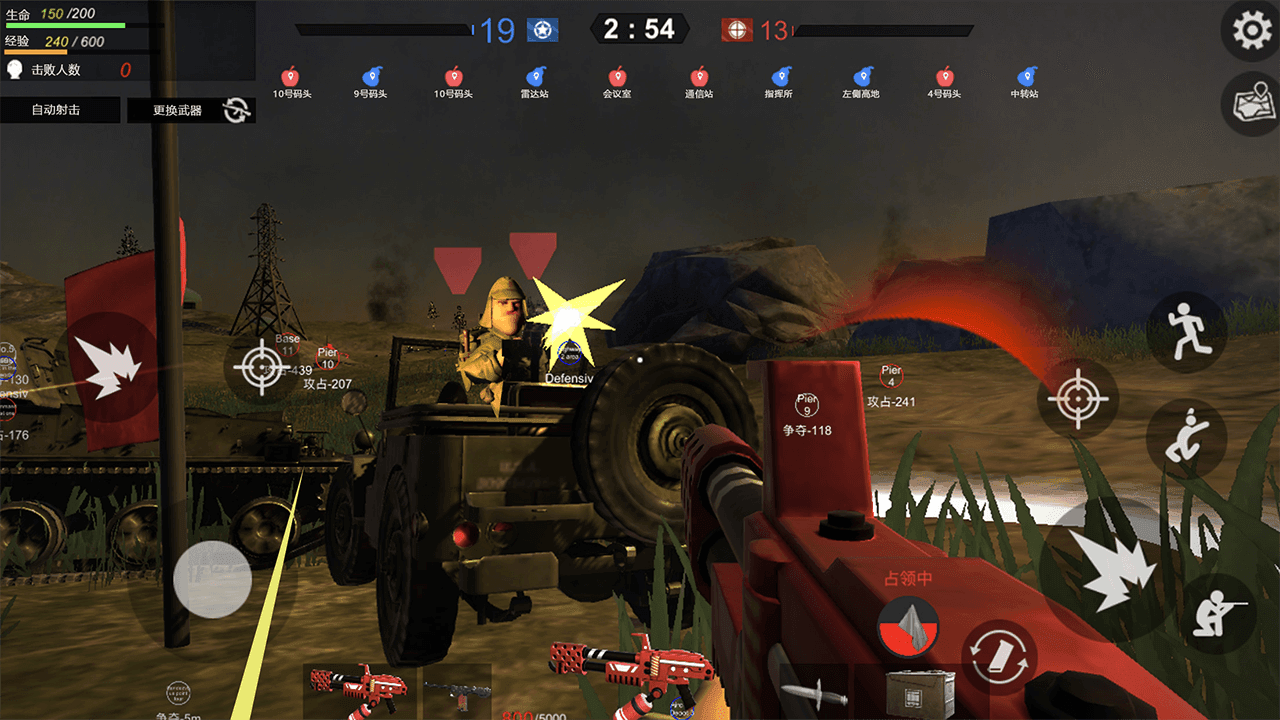
Task: Open the settings gear menu
Action: pyautogui.click(x=1251, y=31)
